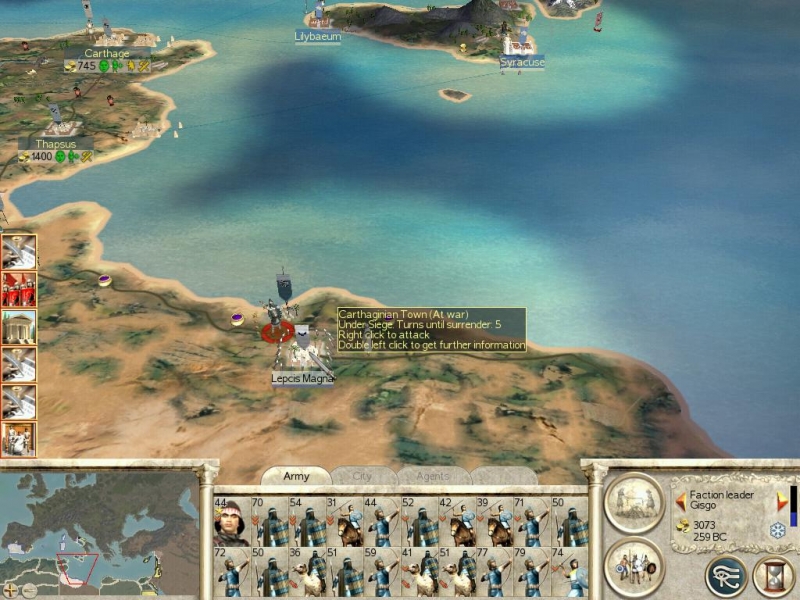The height and width of the screenshot is (600, 800).
Task: Open the construction panel button
Action: coord(634,503)
